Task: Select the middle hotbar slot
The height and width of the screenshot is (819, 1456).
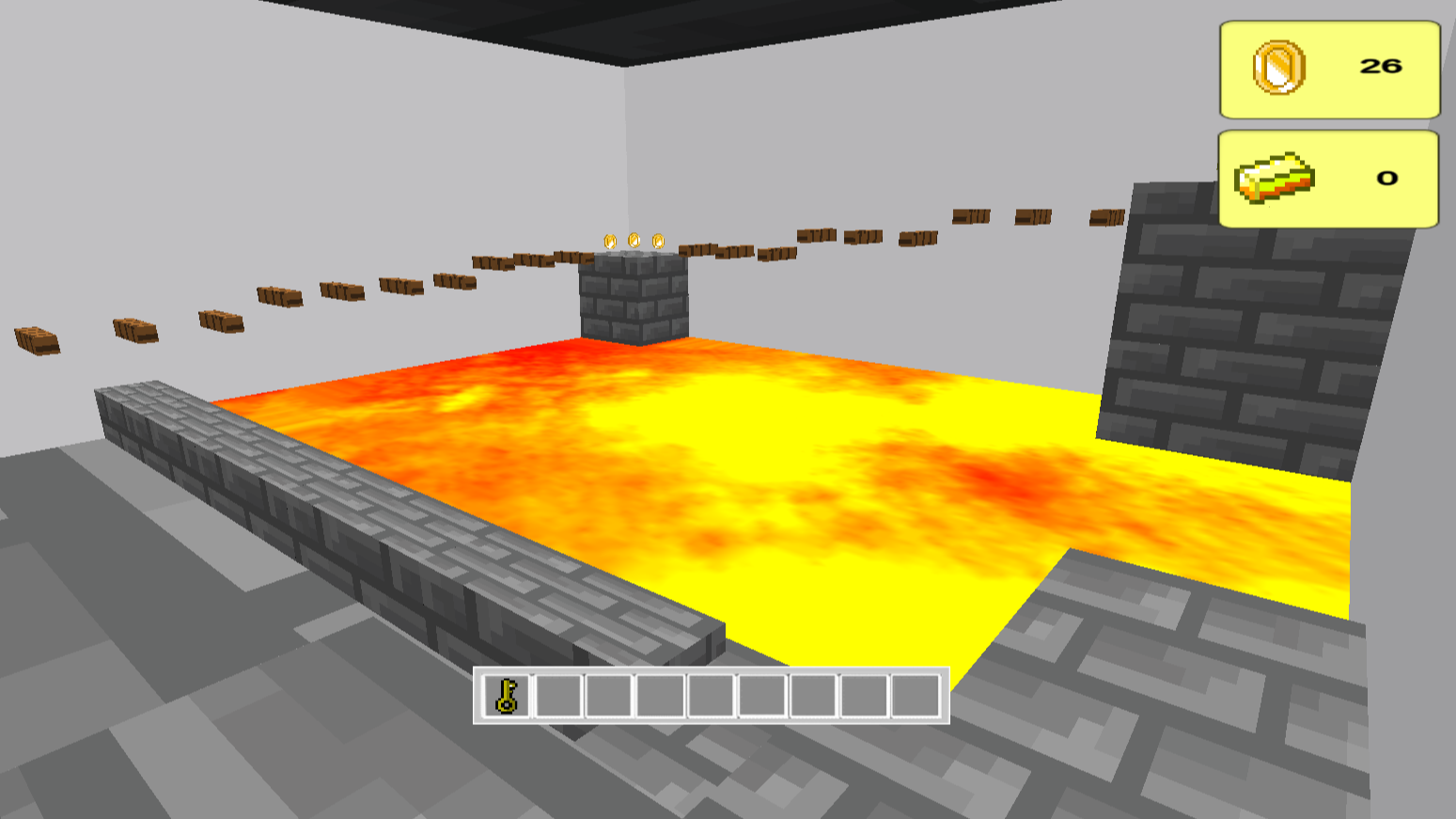Action: pos(710,698)
